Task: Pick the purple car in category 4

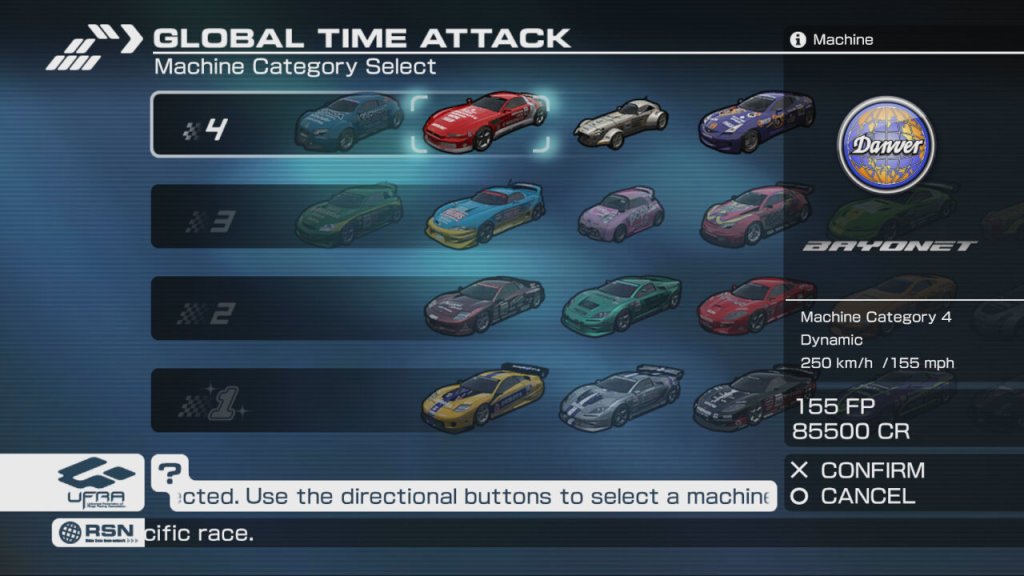Action: coord(755,123)
